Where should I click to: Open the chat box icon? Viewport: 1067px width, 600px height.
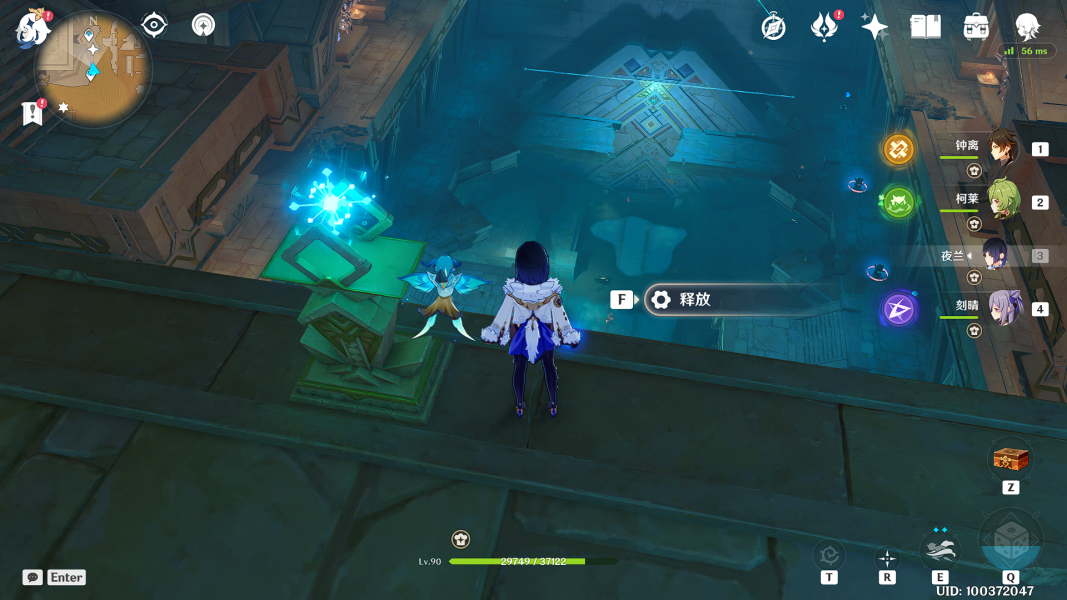33,577
